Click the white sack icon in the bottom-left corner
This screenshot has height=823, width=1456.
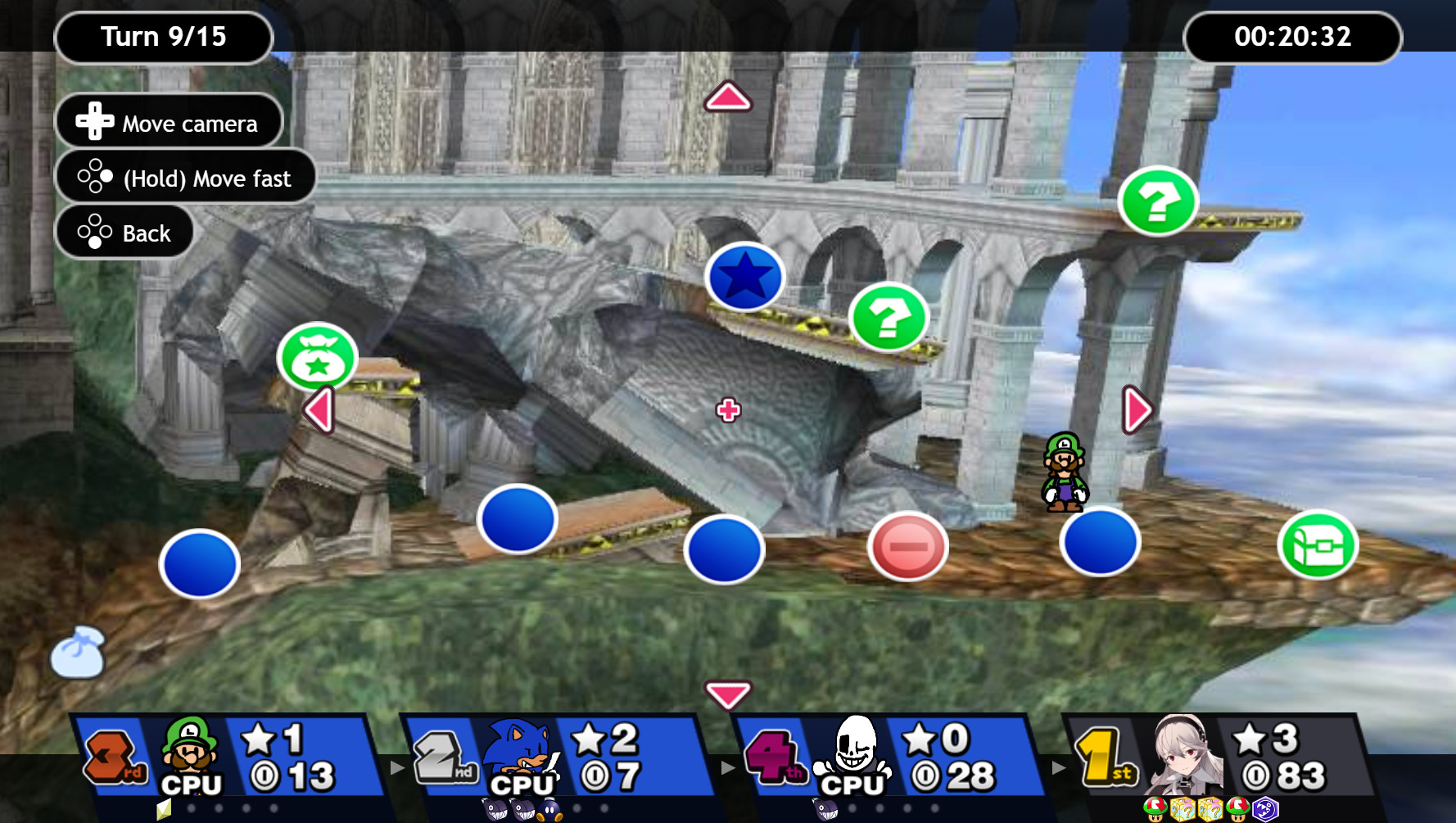click(x=79, y=652)
